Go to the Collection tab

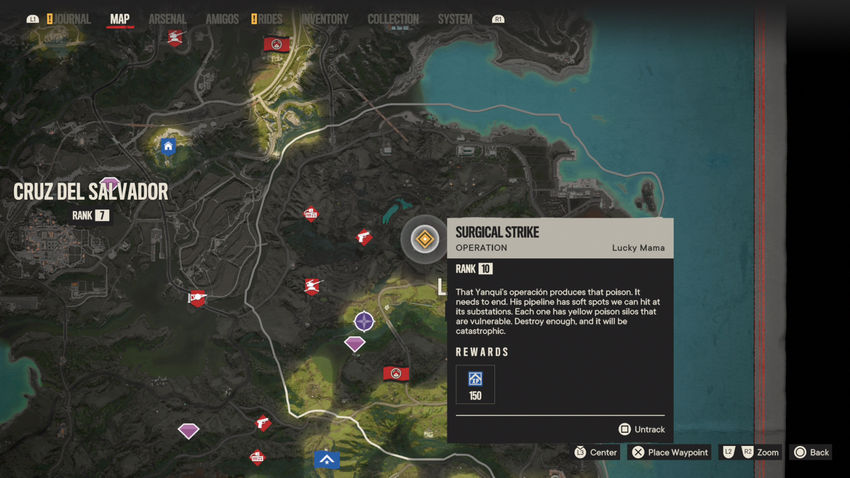(393, 19)
